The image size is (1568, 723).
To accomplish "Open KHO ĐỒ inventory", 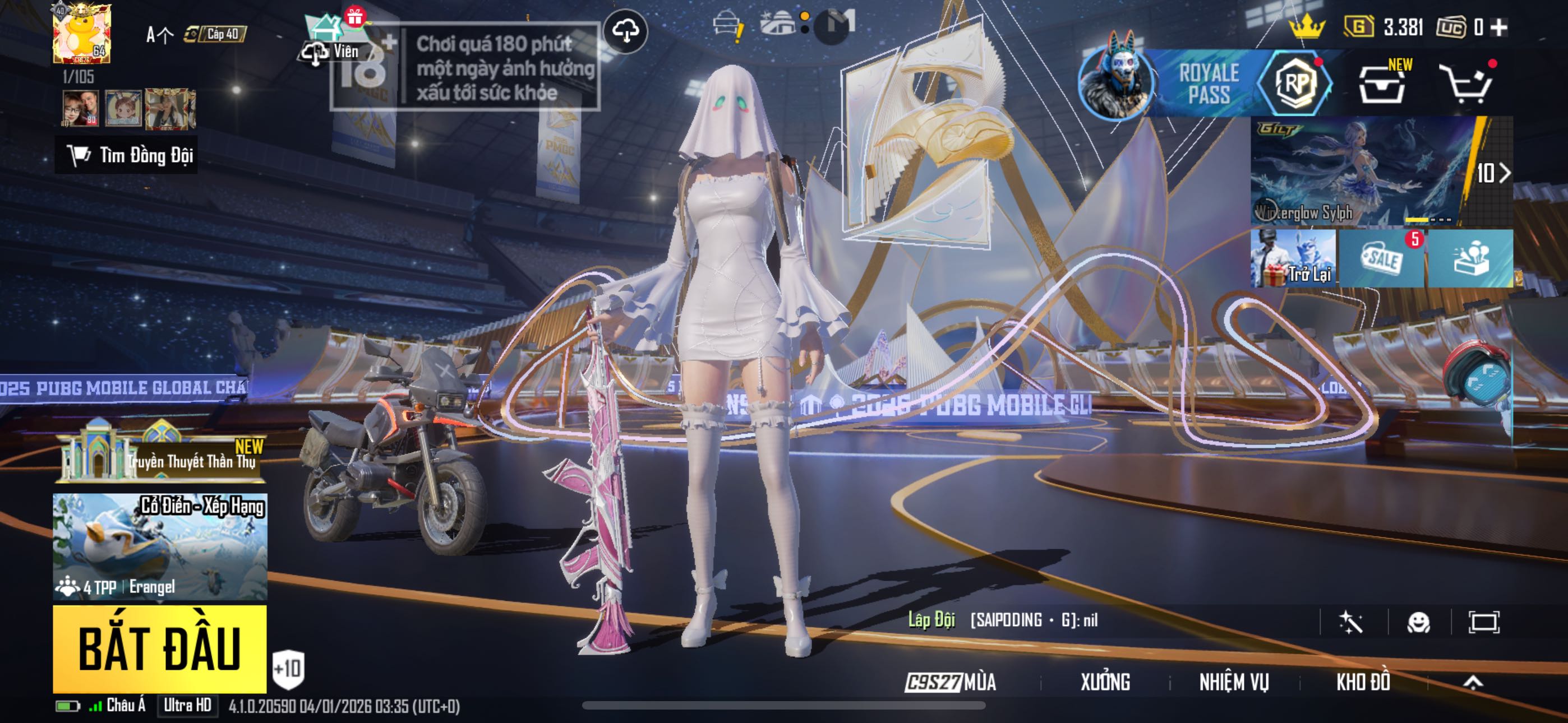I will click(x=1363, y=682).
